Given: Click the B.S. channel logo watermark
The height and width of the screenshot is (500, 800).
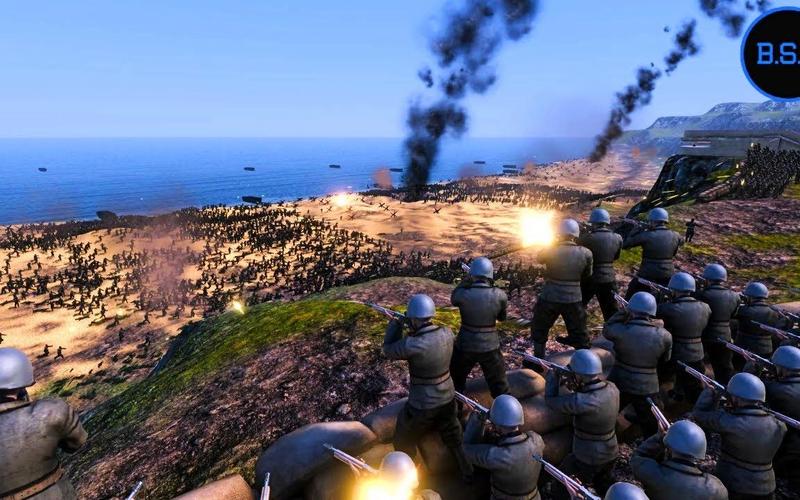Looking at the screenshot, I should (x=773, y=54).
